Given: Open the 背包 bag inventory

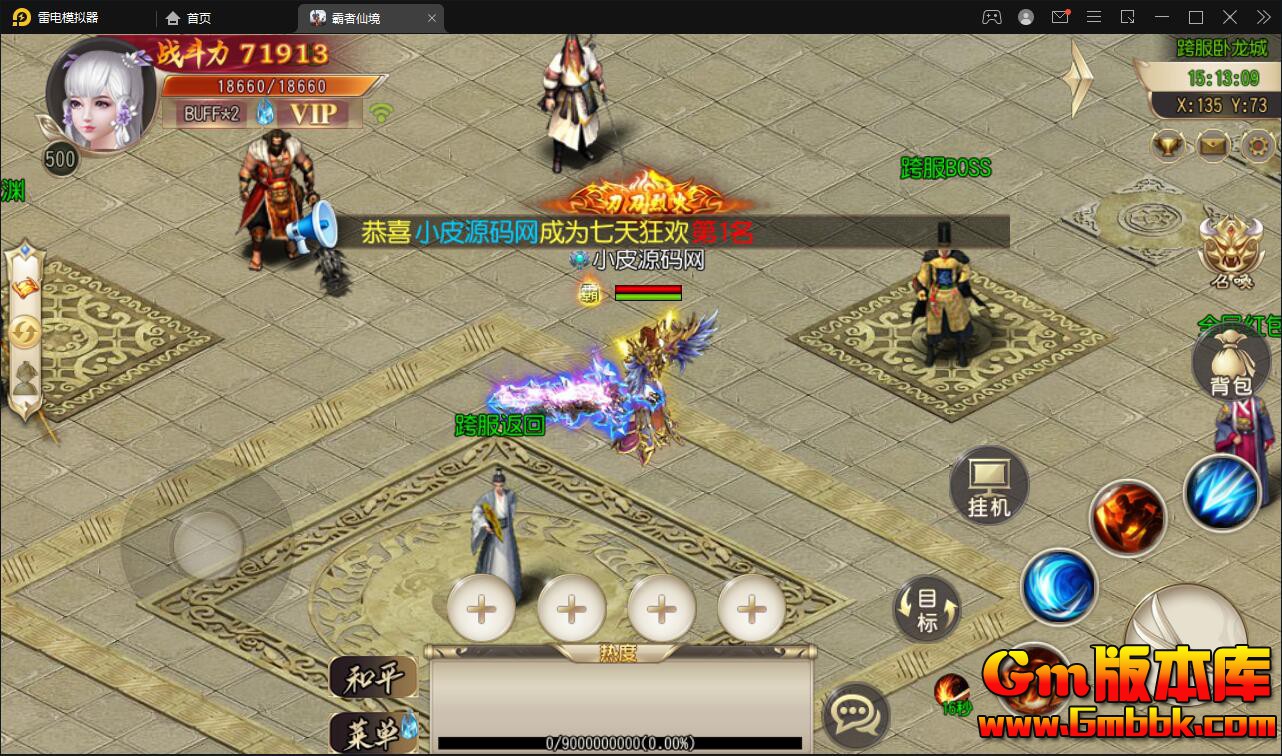Looking at the screenshot, I should pos(1230,362).
